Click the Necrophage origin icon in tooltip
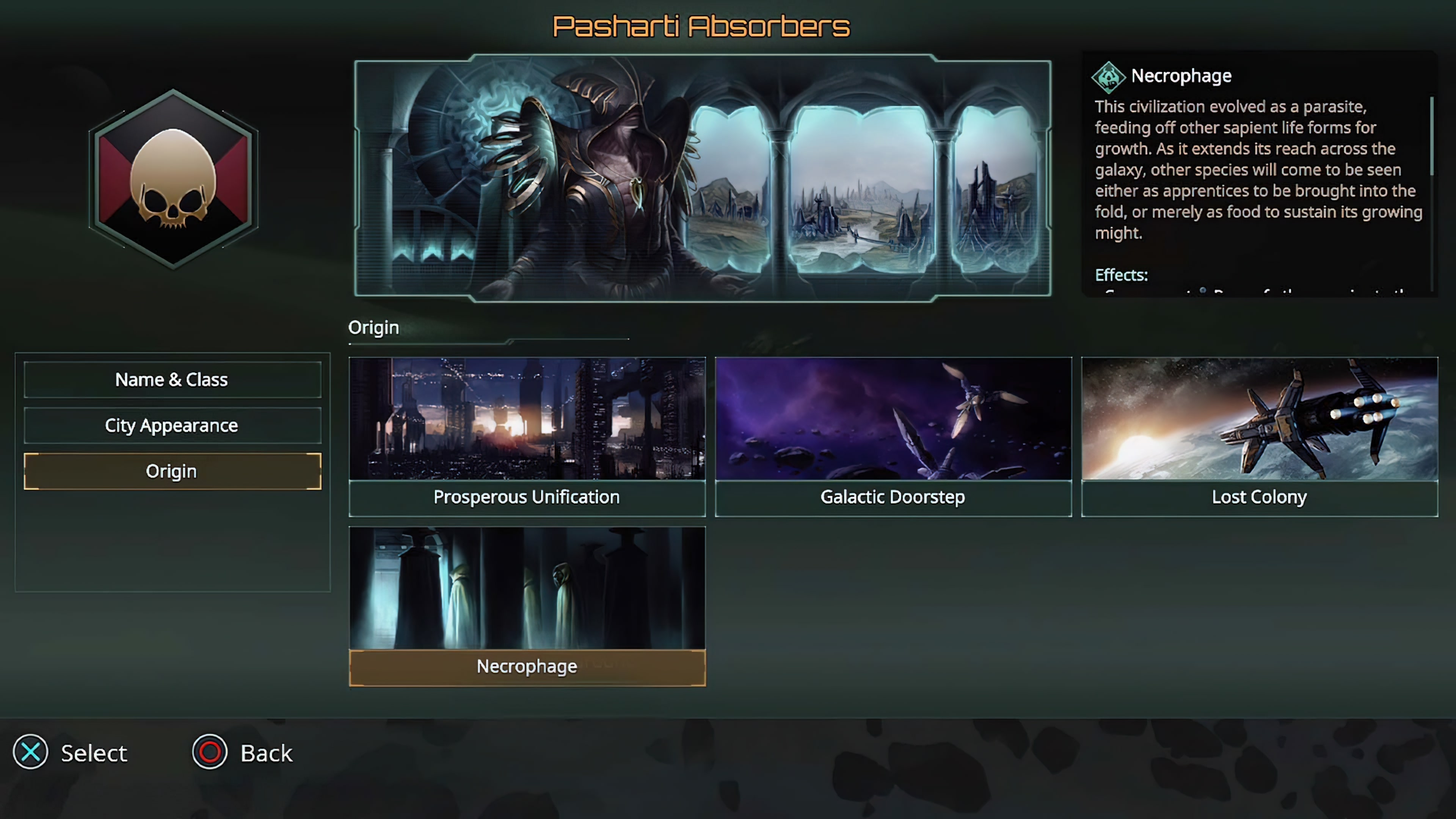Screen dimensions: 1456x819 [x=1109, y=77]
